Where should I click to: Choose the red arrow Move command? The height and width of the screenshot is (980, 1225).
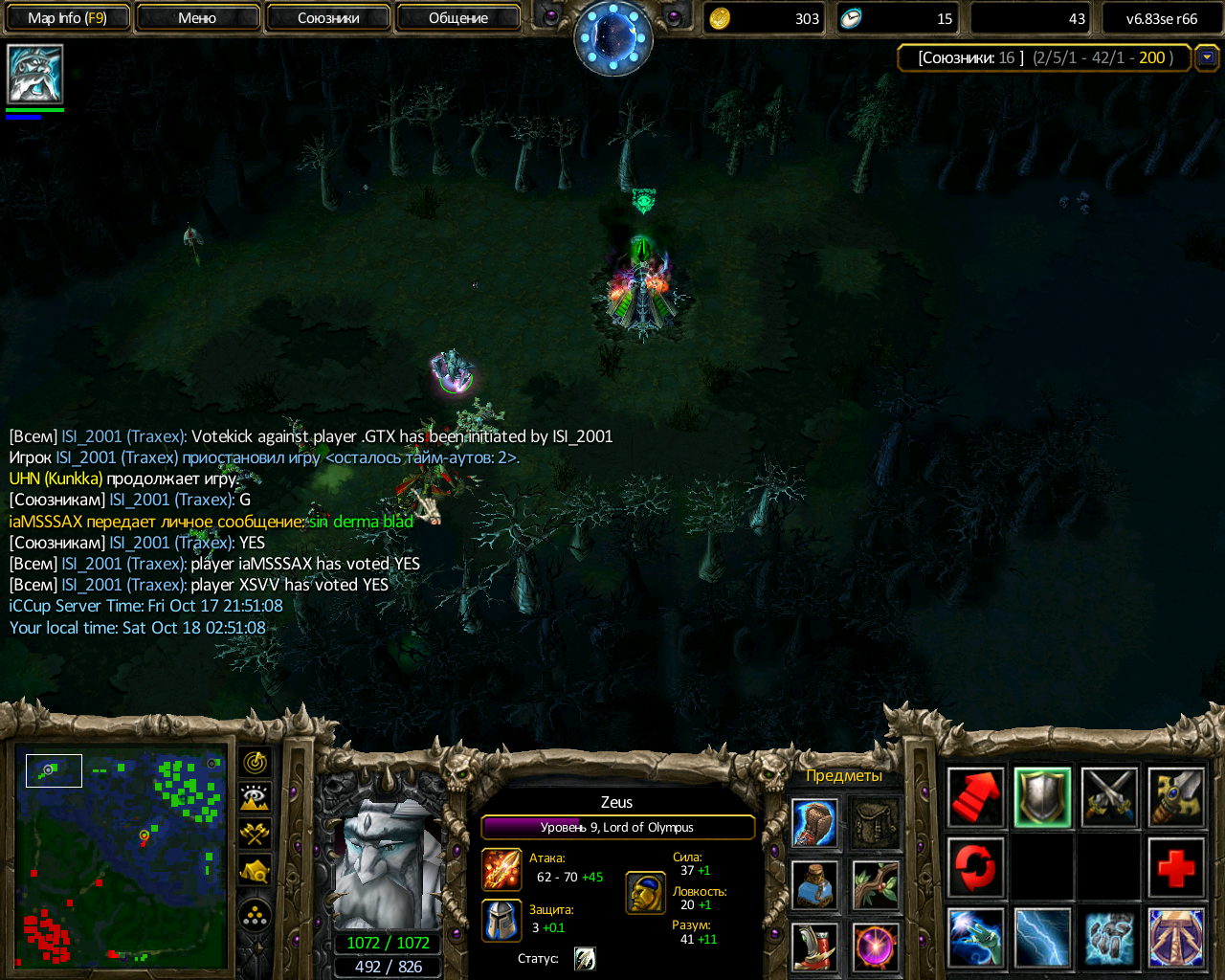click(x=975, y=797)
